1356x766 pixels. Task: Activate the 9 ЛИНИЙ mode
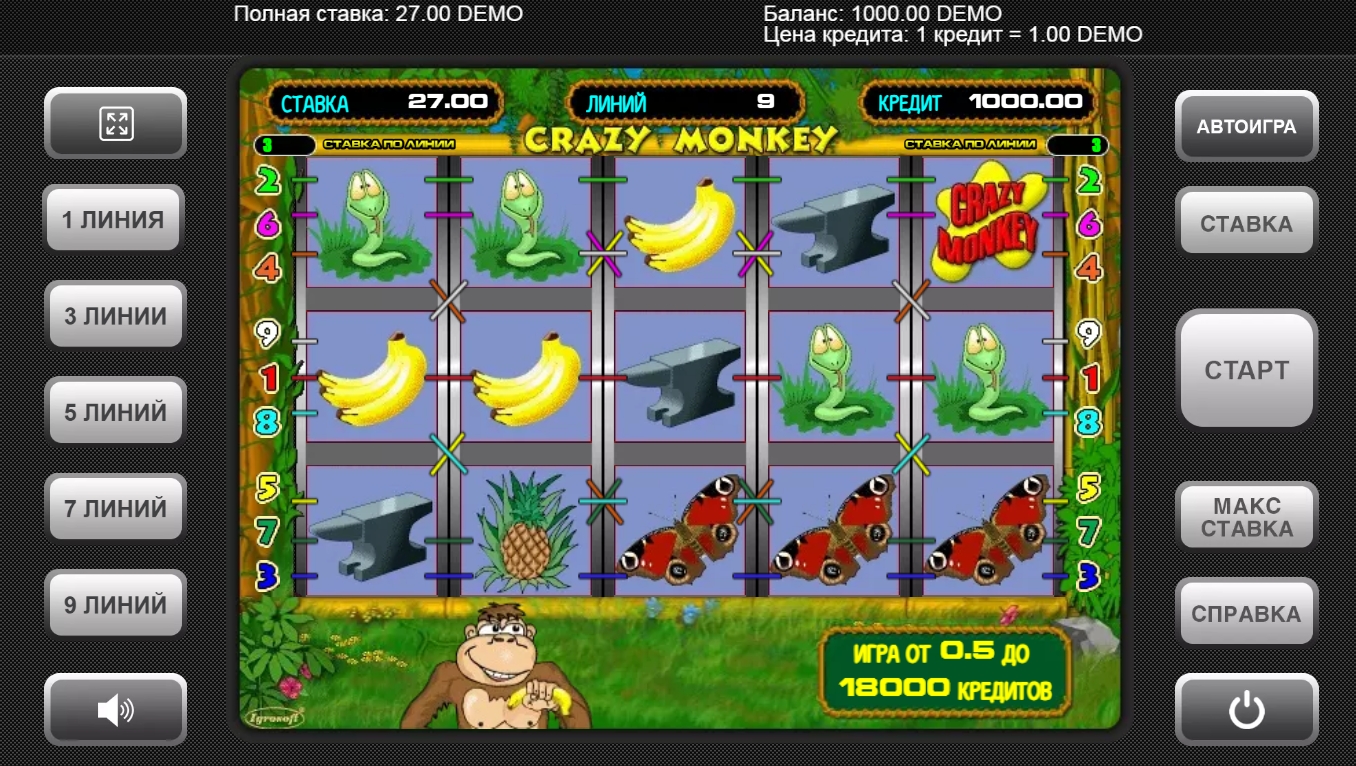point(115,603)
